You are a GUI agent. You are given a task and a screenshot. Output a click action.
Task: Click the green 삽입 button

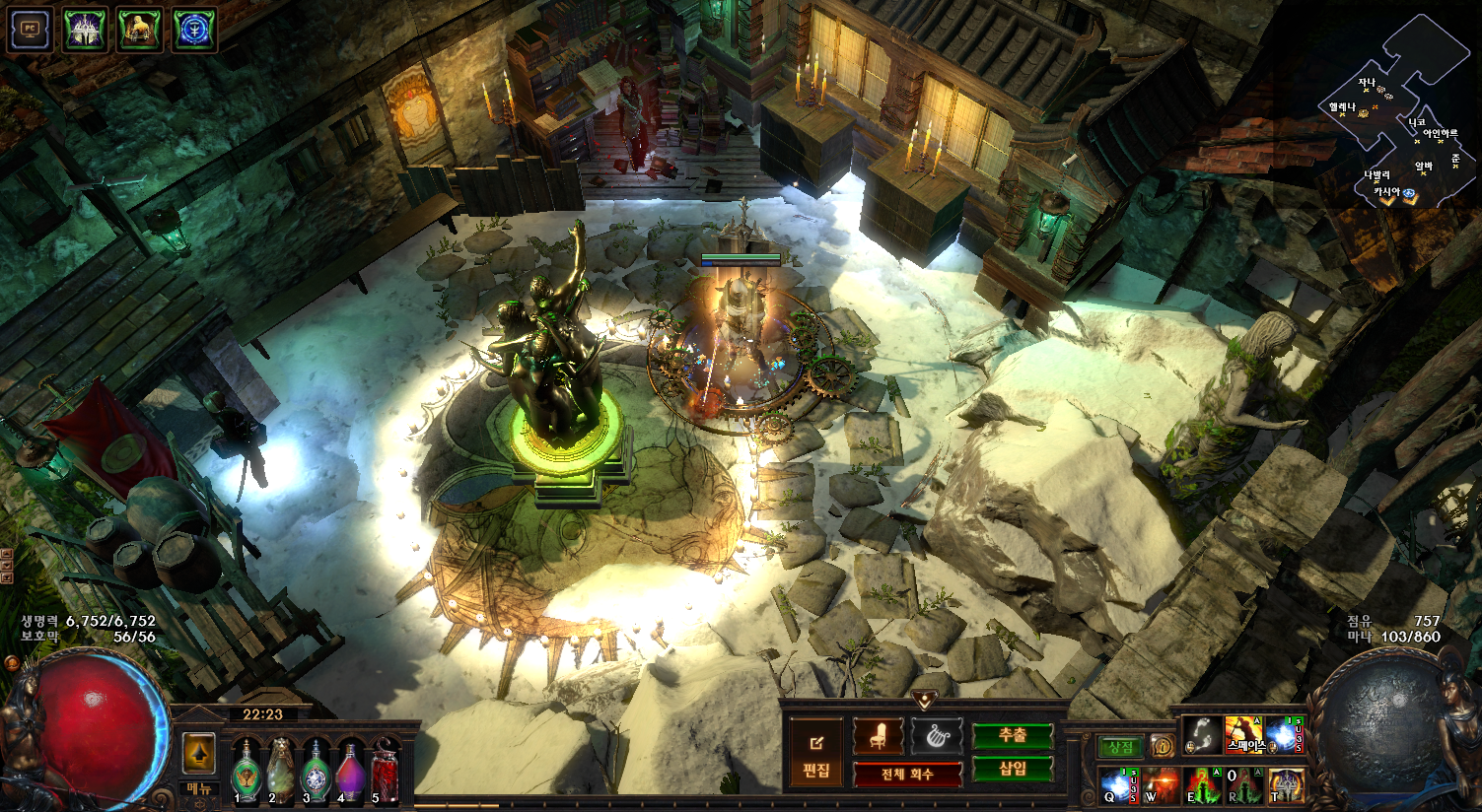point(1013,770)
